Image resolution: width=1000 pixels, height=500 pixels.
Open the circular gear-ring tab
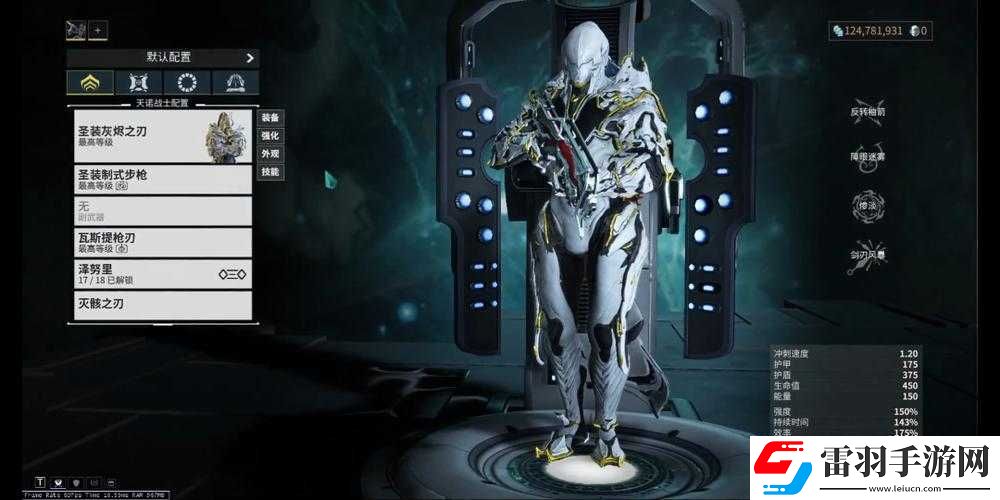(x=187, y=83)
